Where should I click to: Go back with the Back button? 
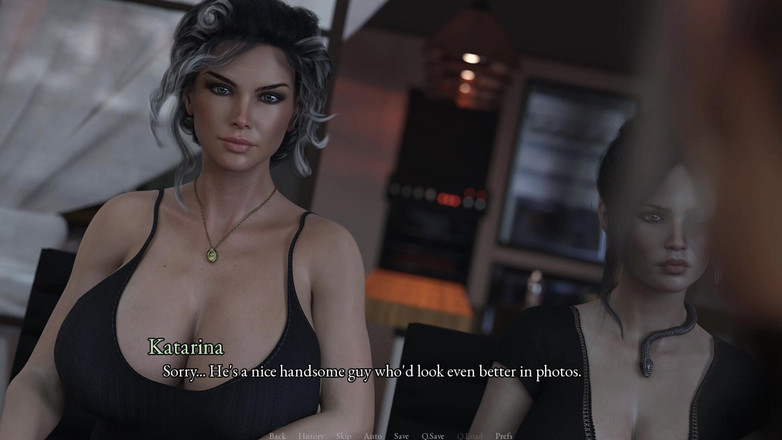pyautogui.click(x=277, y=436)
